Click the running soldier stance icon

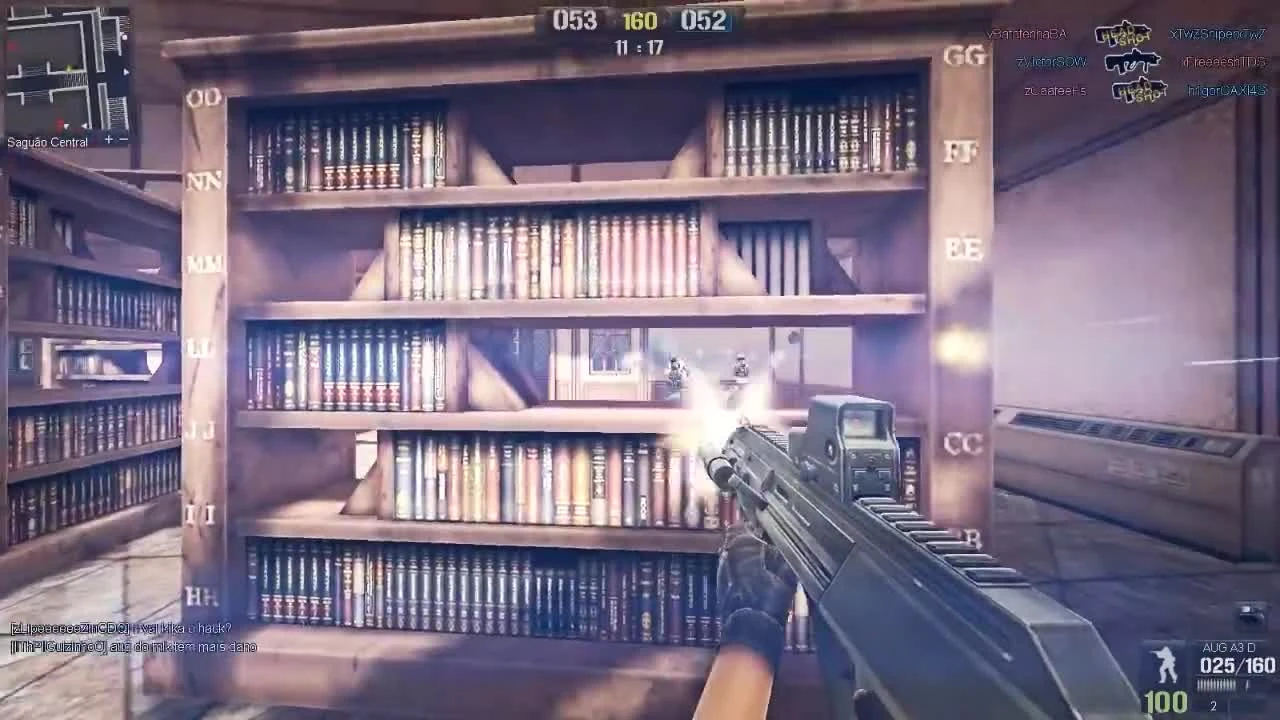point(1163,665)
